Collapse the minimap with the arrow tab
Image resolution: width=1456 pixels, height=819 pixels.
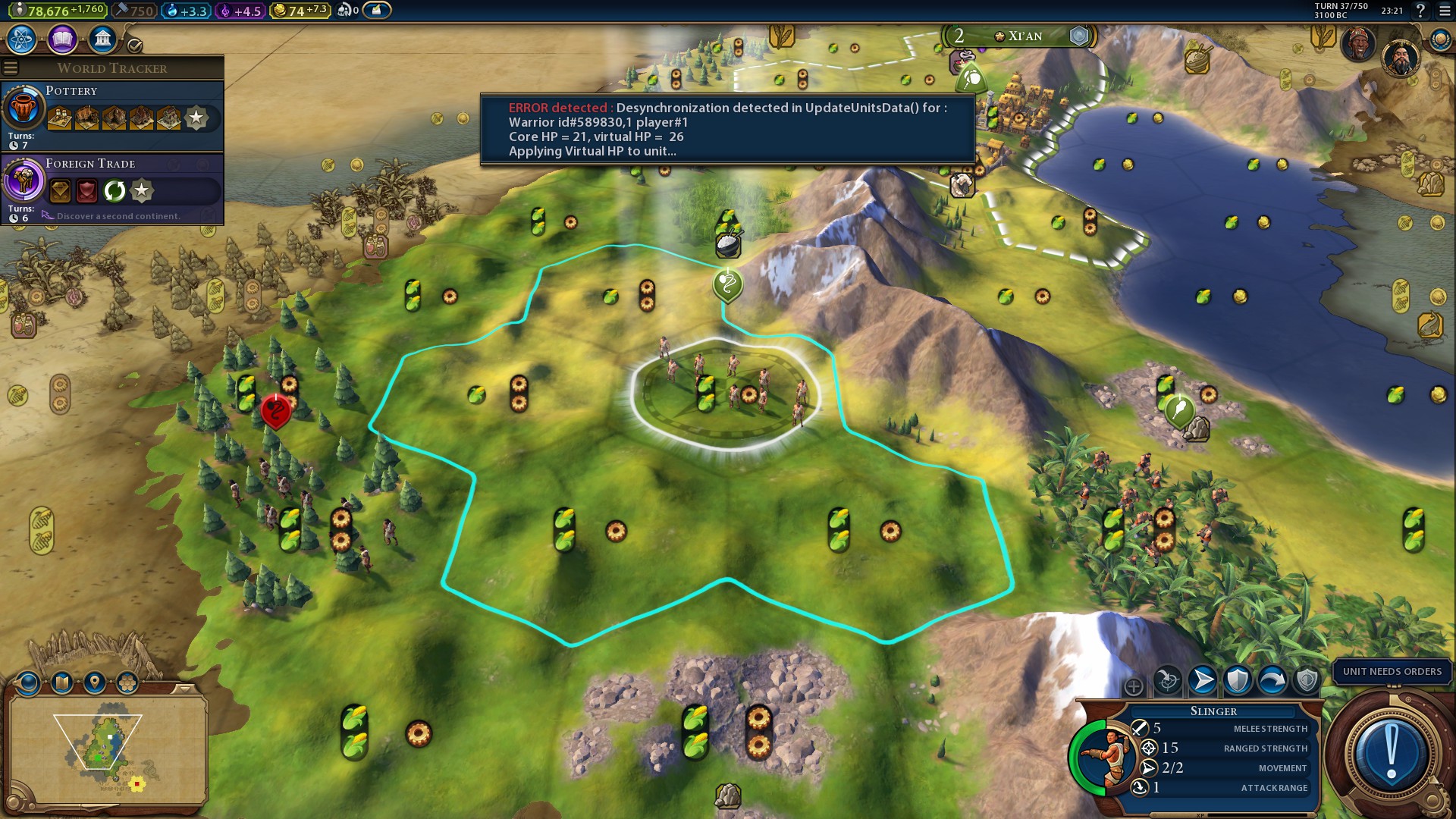point(184,689)
